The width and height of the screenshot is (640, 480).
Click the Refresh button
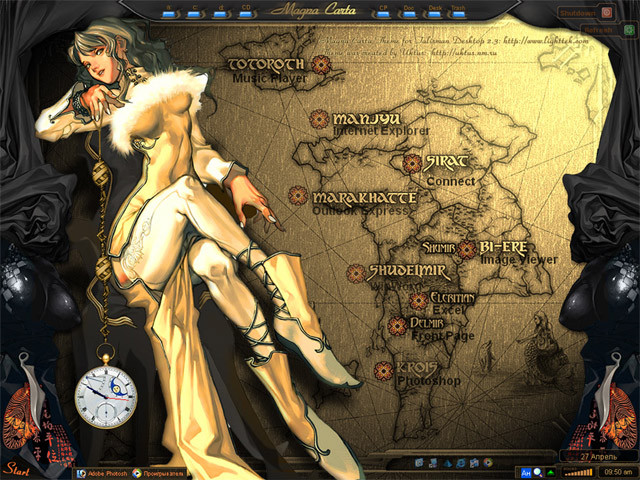click(x=594, y=30)
